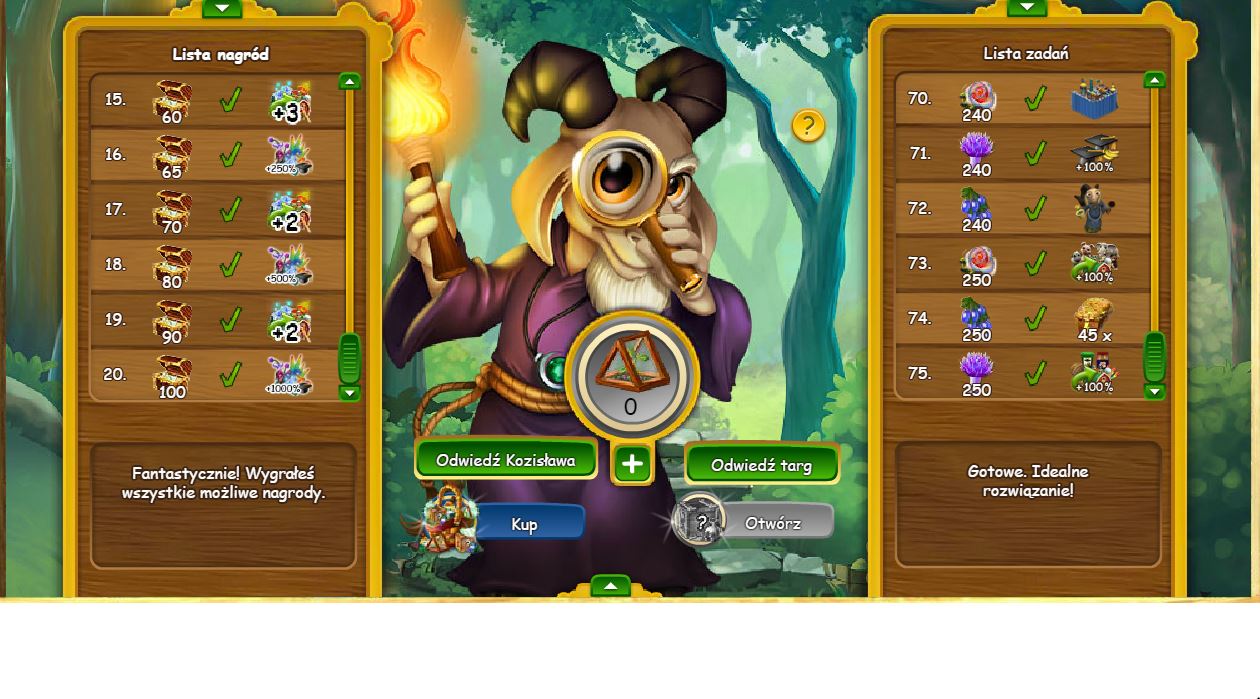
Task: Toggle the arrow tab above Lista nagród
Action: [222, 8]
